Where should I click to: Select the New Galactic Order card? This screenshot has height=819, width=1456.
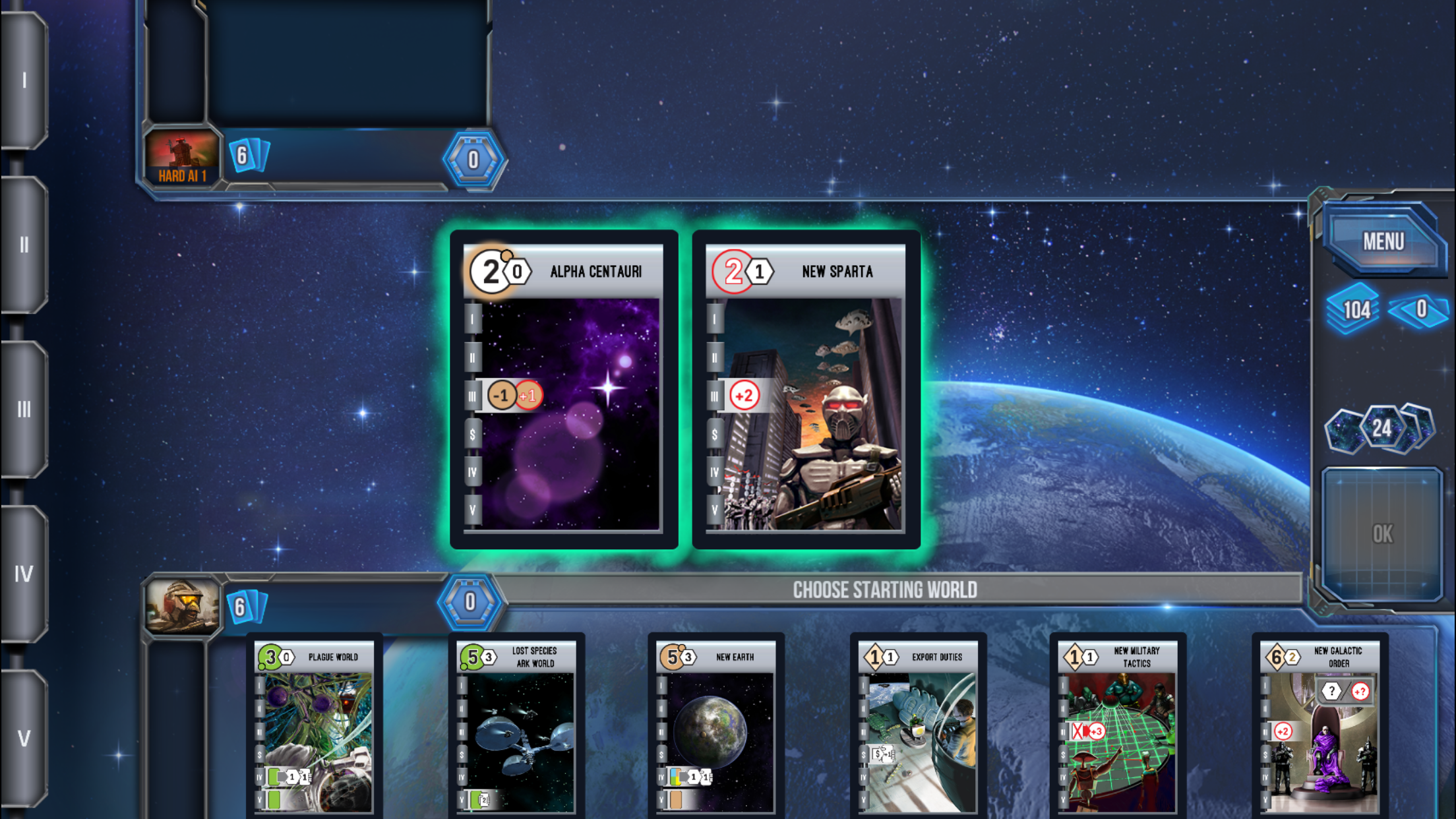(1319, 725)
